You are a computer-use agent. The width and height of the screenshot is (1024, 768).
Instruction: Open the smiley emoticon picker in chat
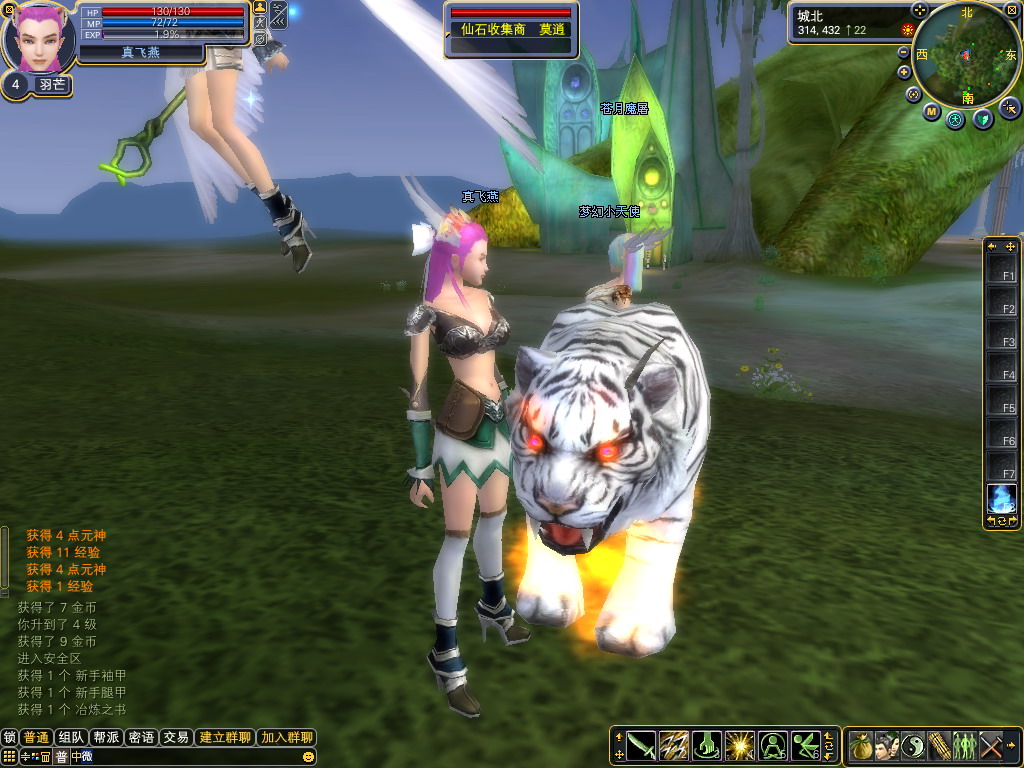tap(308, 757)
